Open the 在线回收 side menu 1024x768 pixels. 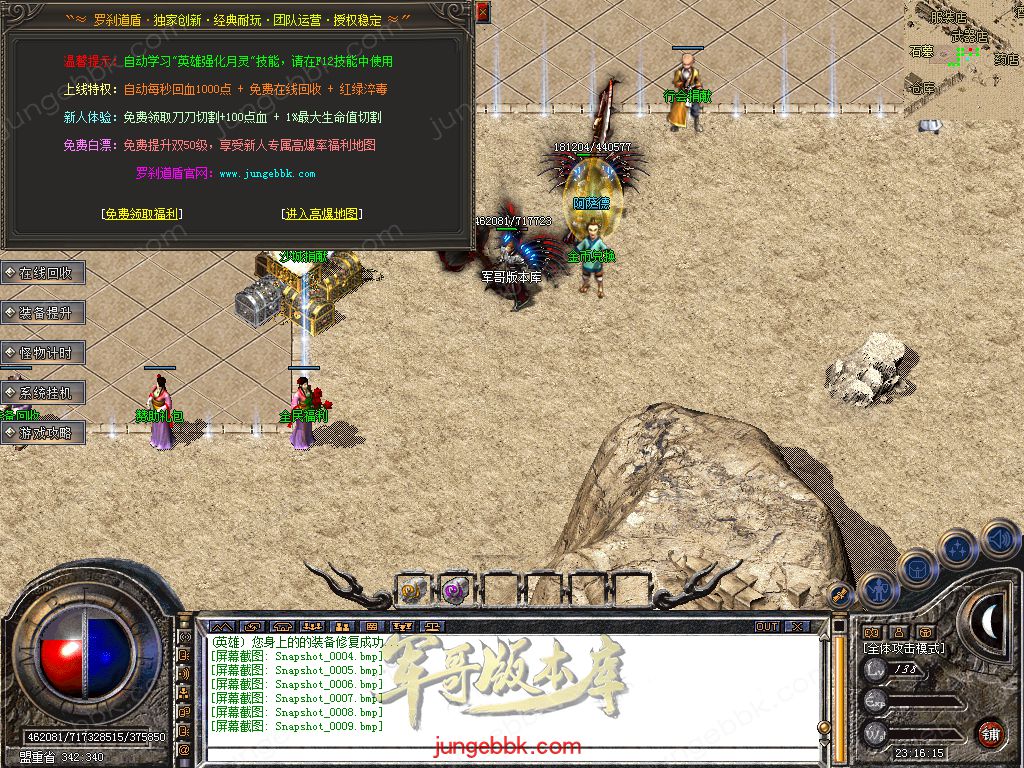pos(44,273)
